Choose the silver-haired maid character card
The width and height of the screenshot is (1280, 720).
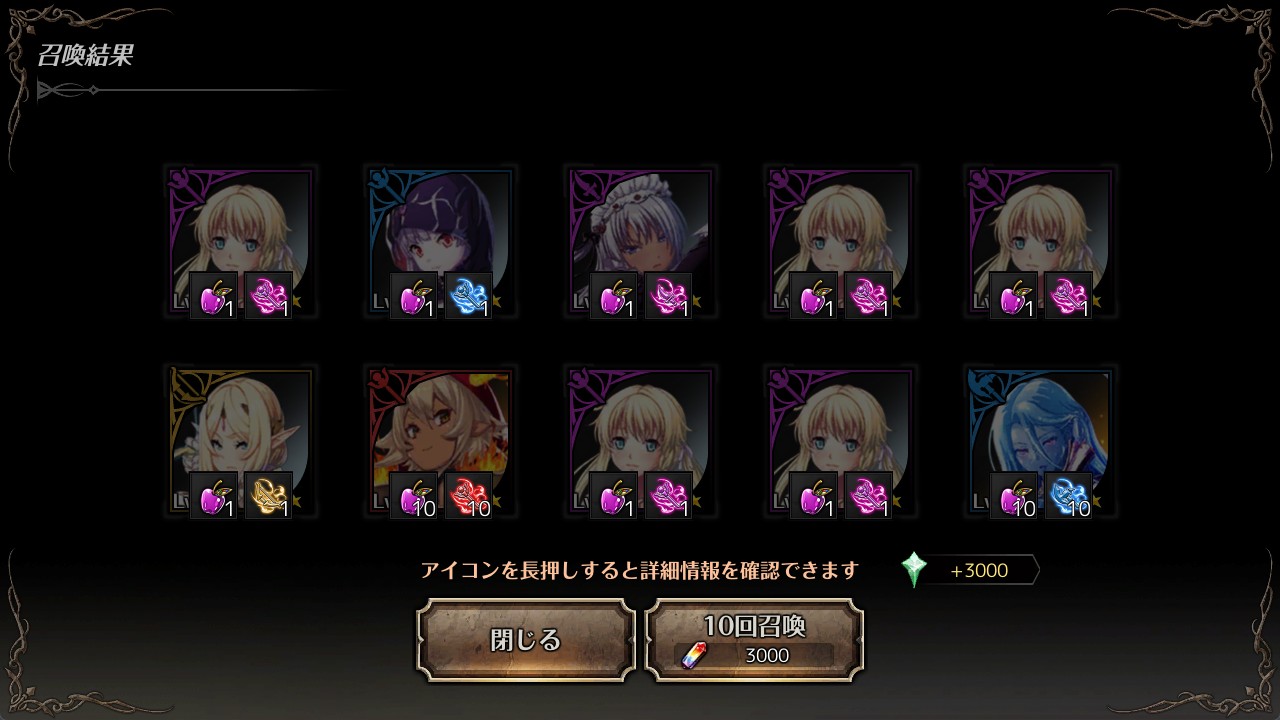(x=640, y=242)
